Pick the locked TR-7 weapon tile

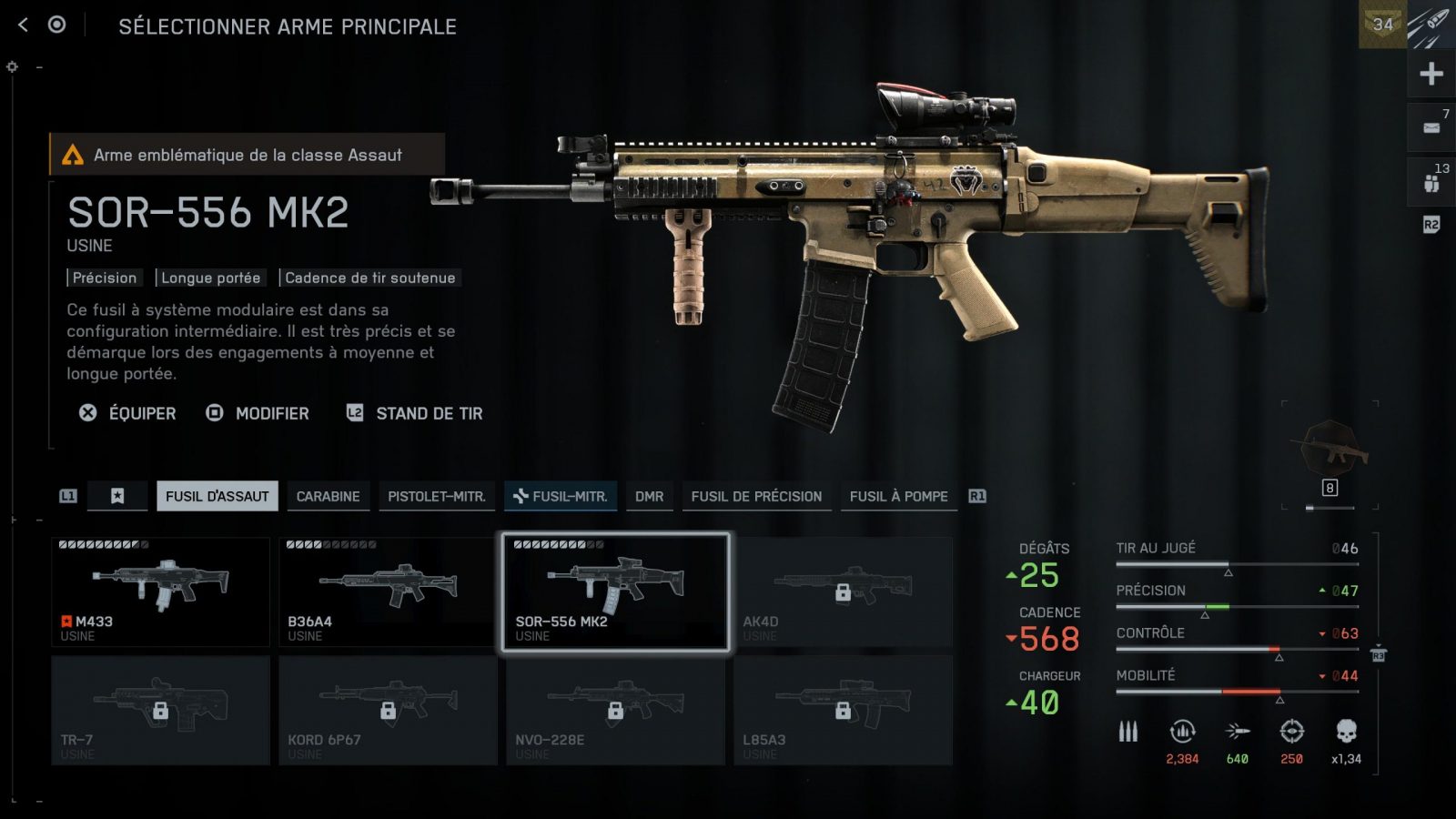[160, 710]
